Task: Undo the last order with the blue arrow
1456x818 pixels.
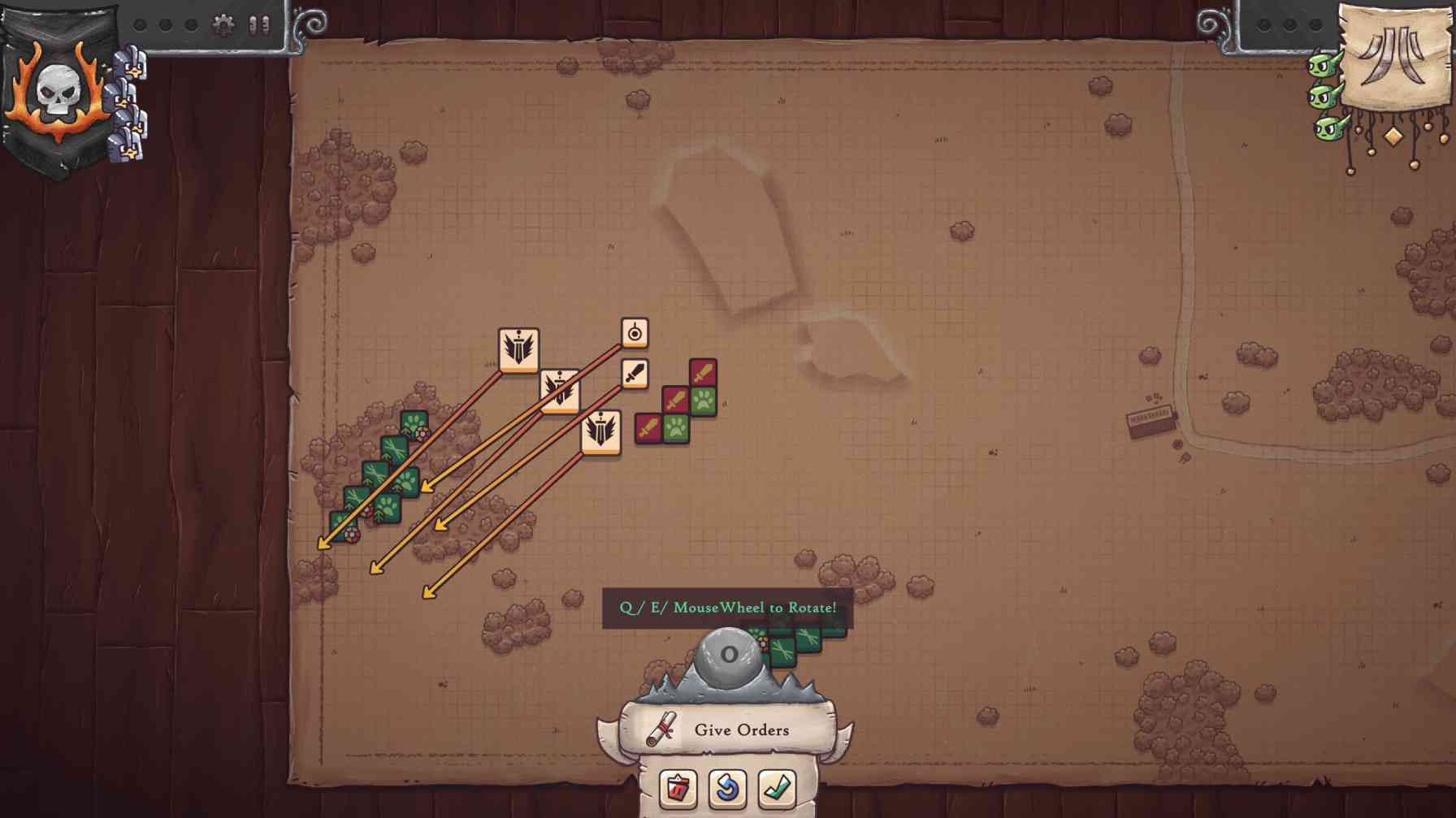Action: tap(727, 787)
